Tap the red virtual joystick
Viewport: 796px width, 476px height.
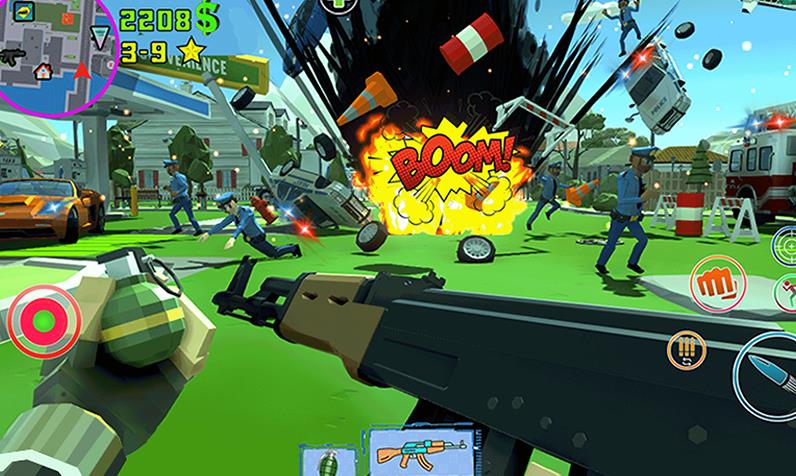(x=43, y=321)
